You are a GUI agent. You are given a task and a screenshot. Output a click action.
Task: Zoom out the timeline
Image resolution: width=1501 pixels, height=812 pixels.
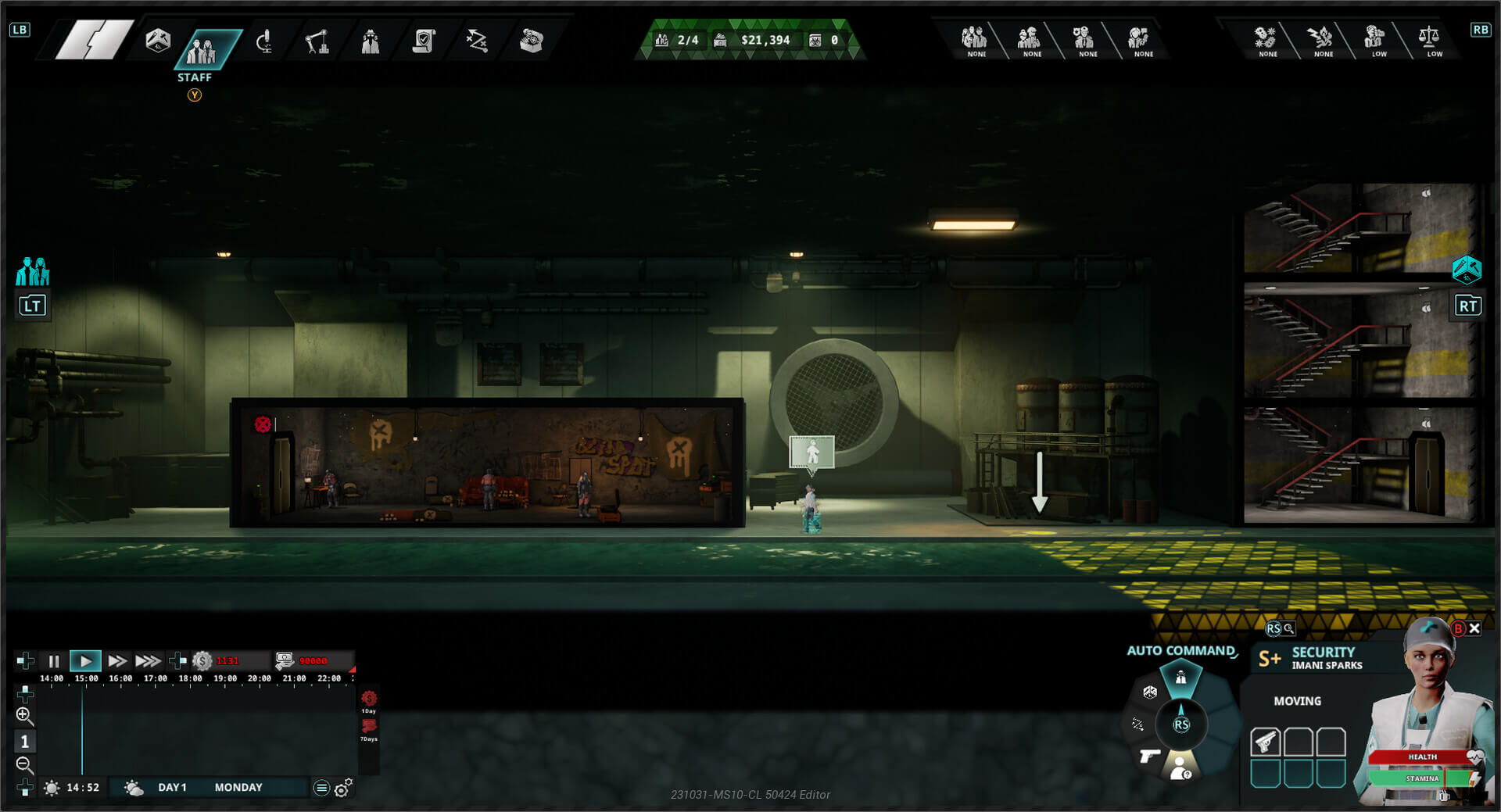tap(24, 764)
